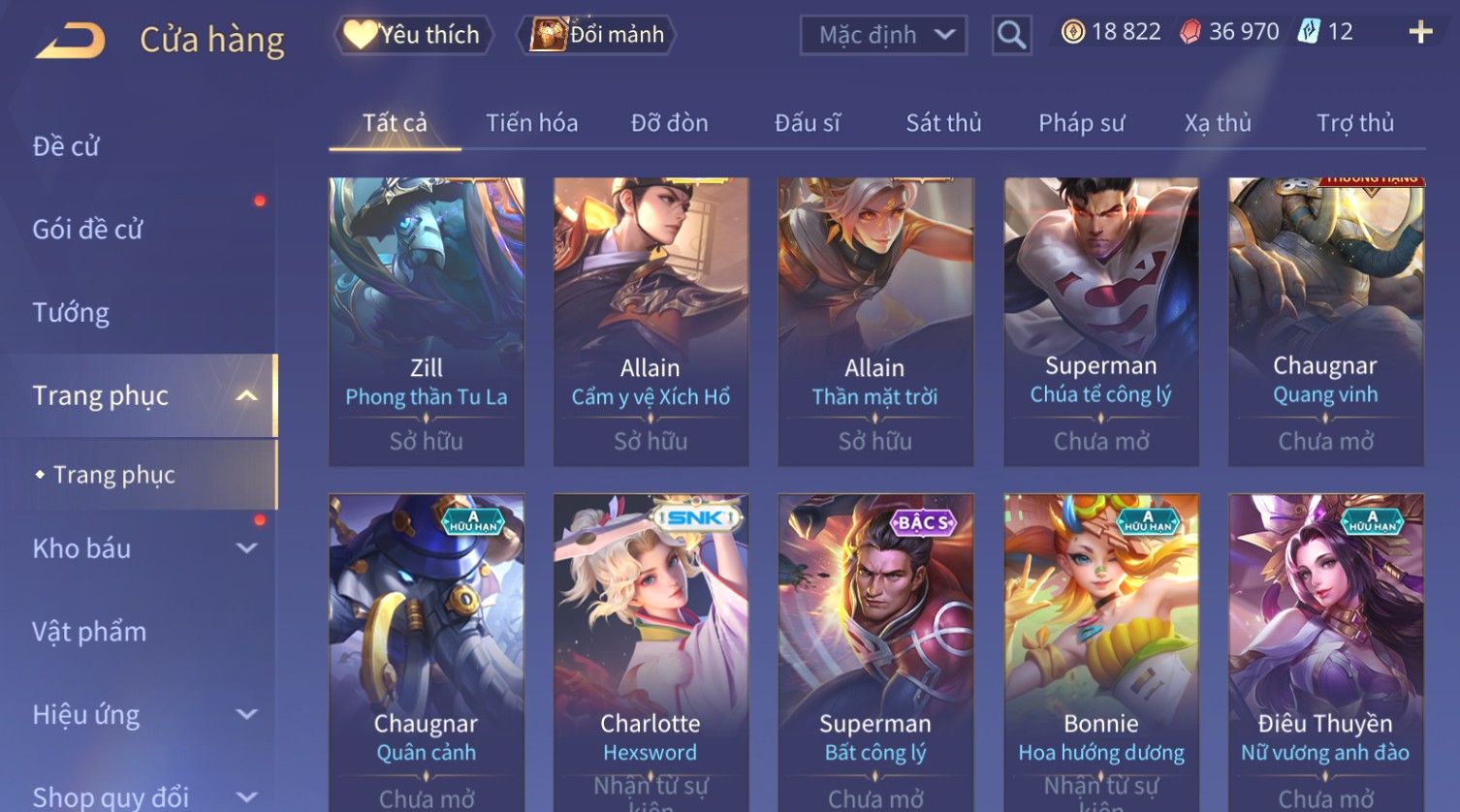Switch to the Đỡ đòn tab

click(x=669, y=123)
